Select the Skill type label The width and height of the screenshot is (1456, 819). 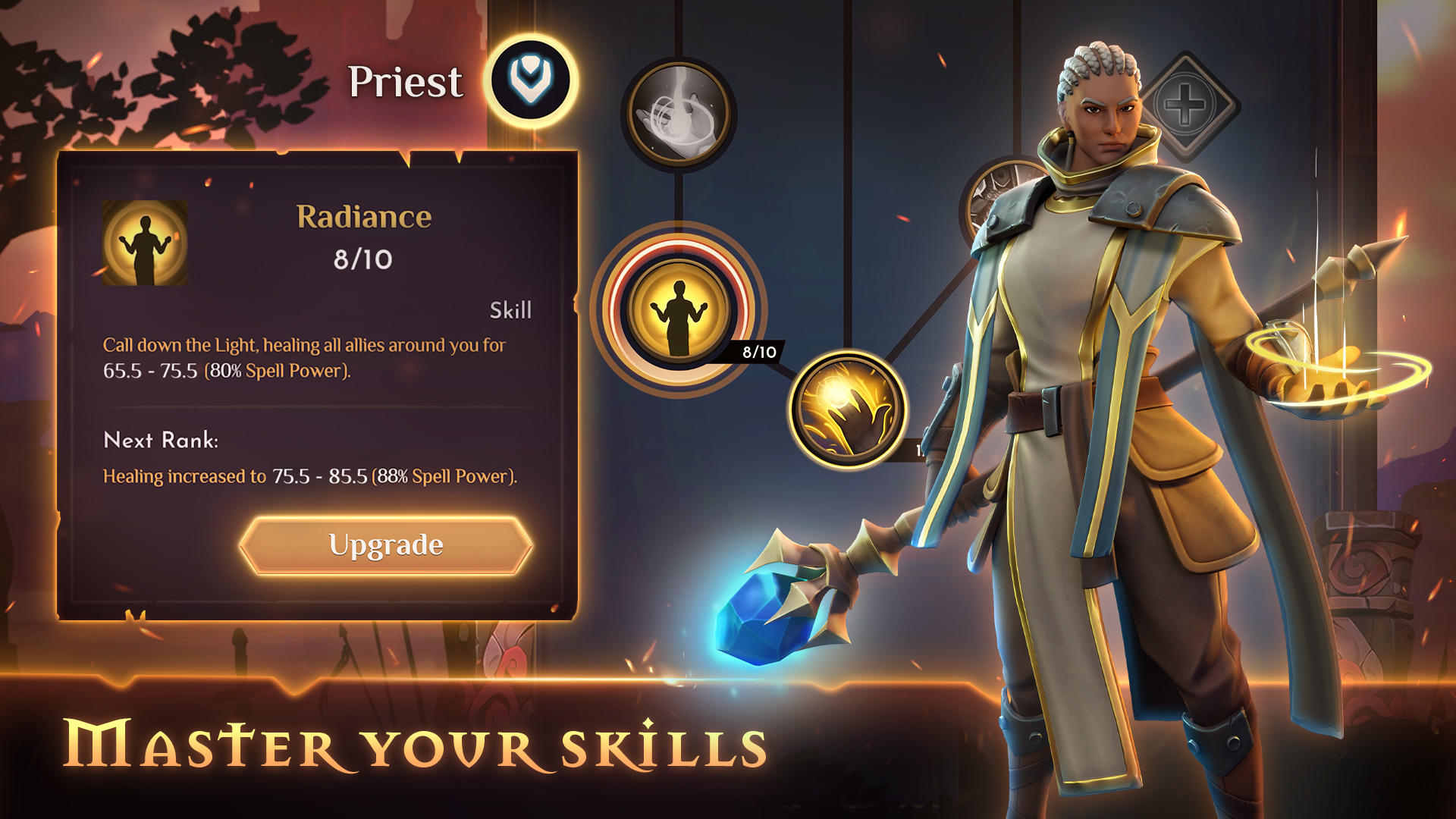(x=510, y=309)
